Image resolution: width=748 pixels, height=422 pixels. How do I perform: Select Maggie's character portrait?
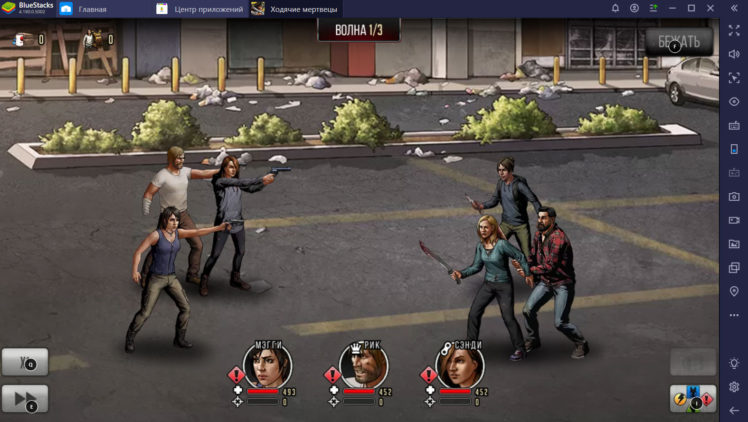266,366
